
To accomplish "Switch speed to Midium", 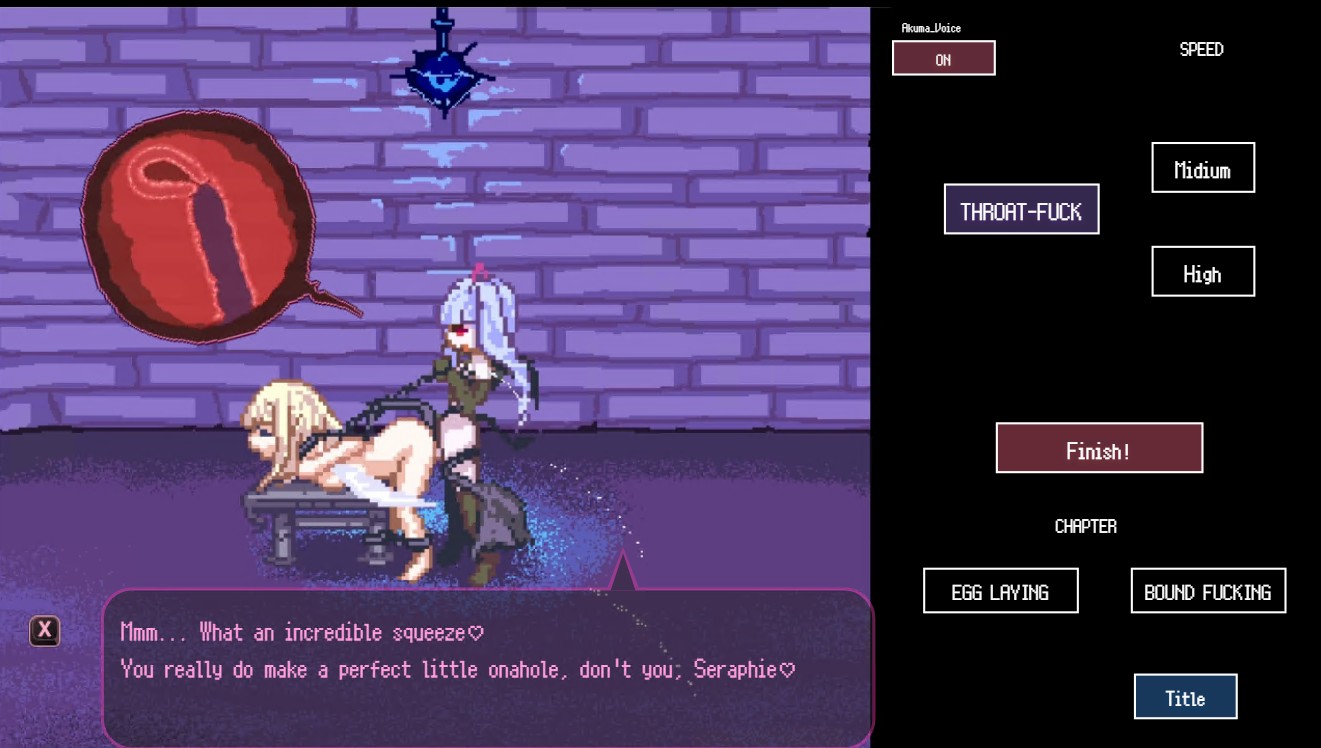I will [1203, 168].
